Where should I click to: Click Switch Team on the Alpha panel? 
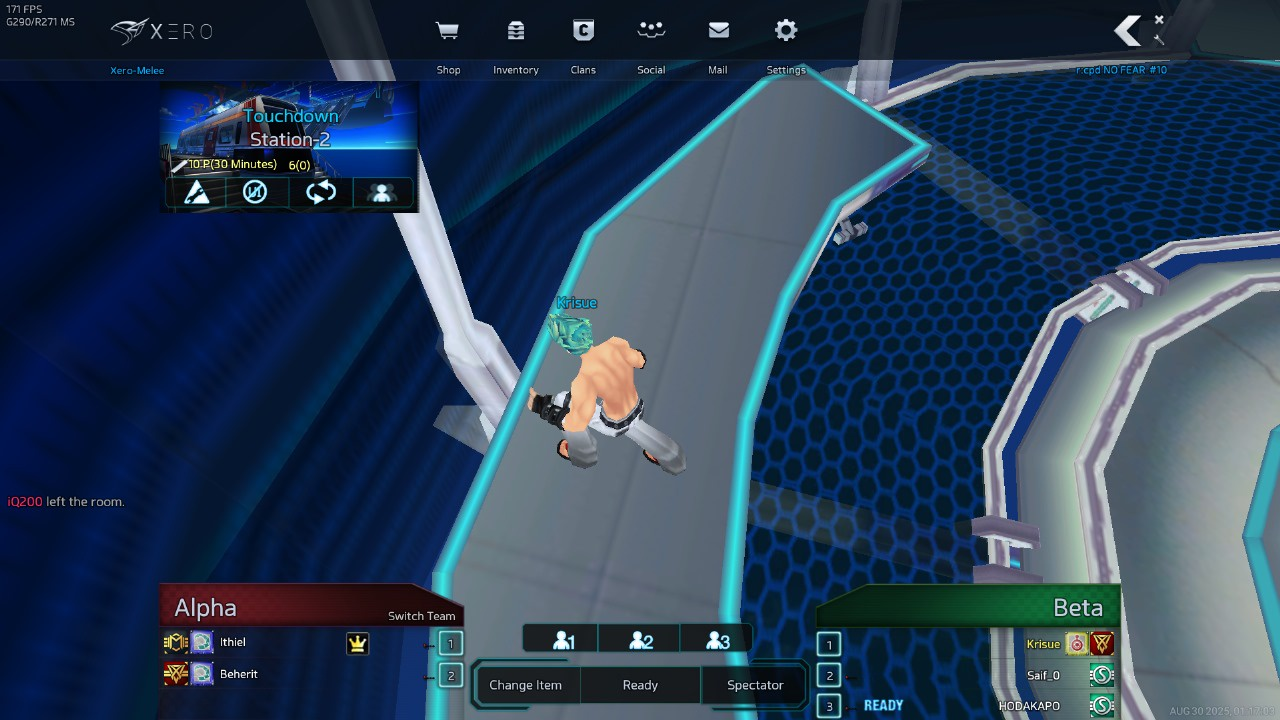[x=421, y=616]
